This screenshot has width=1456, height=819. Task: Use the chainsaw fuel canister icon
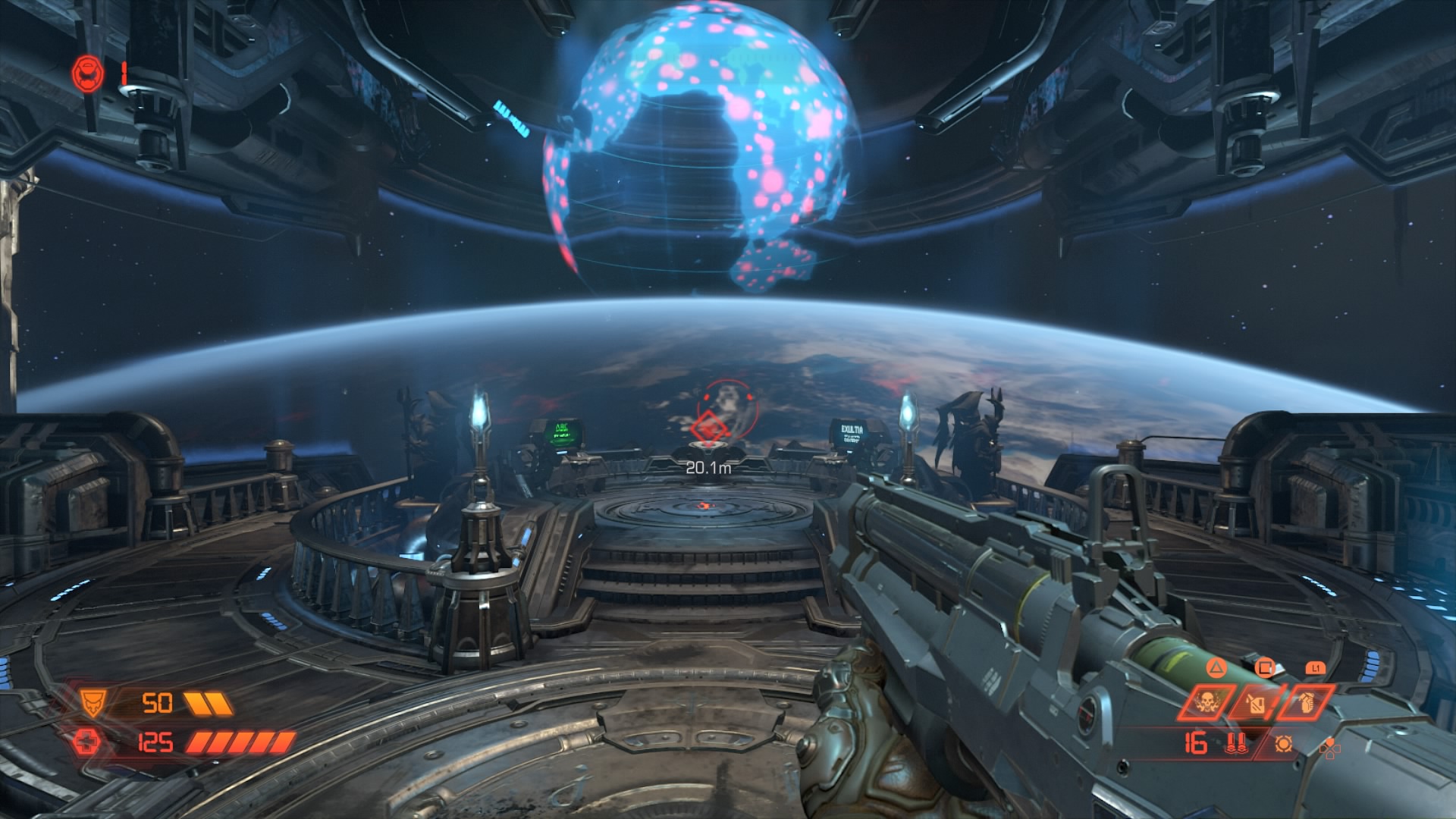point(1255,703)
